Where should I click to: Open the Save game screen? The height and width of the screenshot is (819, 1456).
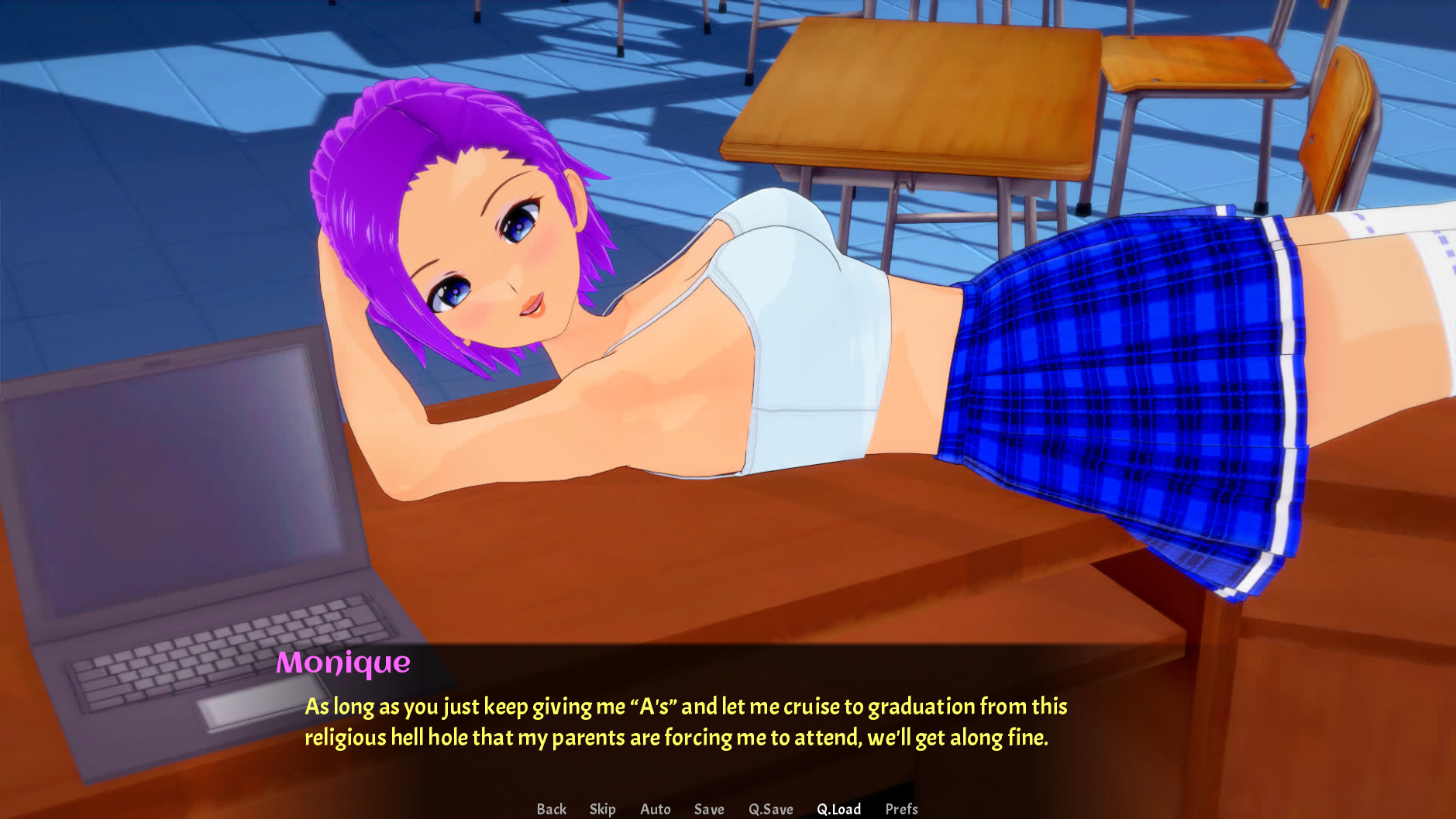tap(709, 809)
